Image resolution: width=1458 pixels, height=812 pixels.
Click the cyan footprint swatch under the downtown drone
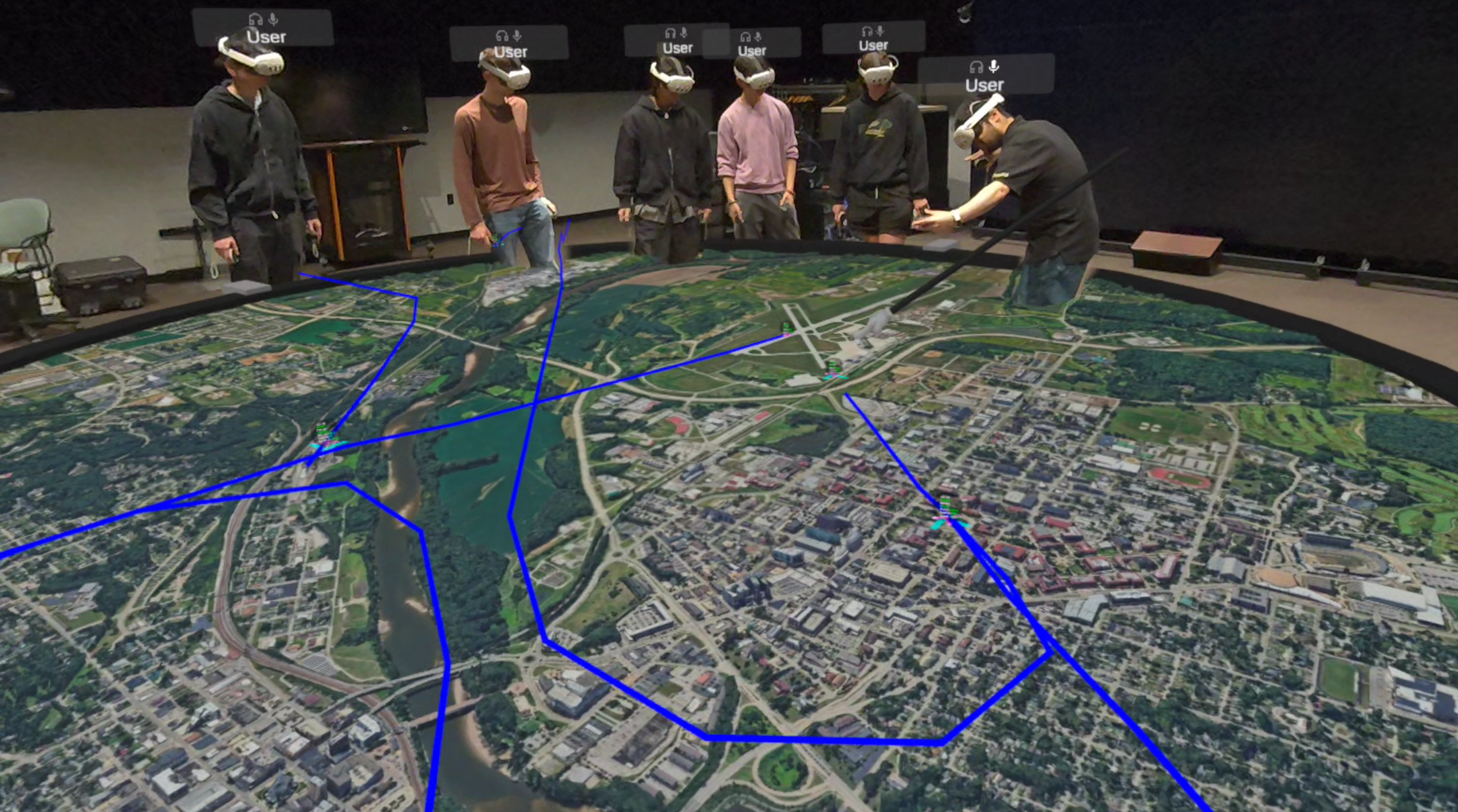coord(939,524)
